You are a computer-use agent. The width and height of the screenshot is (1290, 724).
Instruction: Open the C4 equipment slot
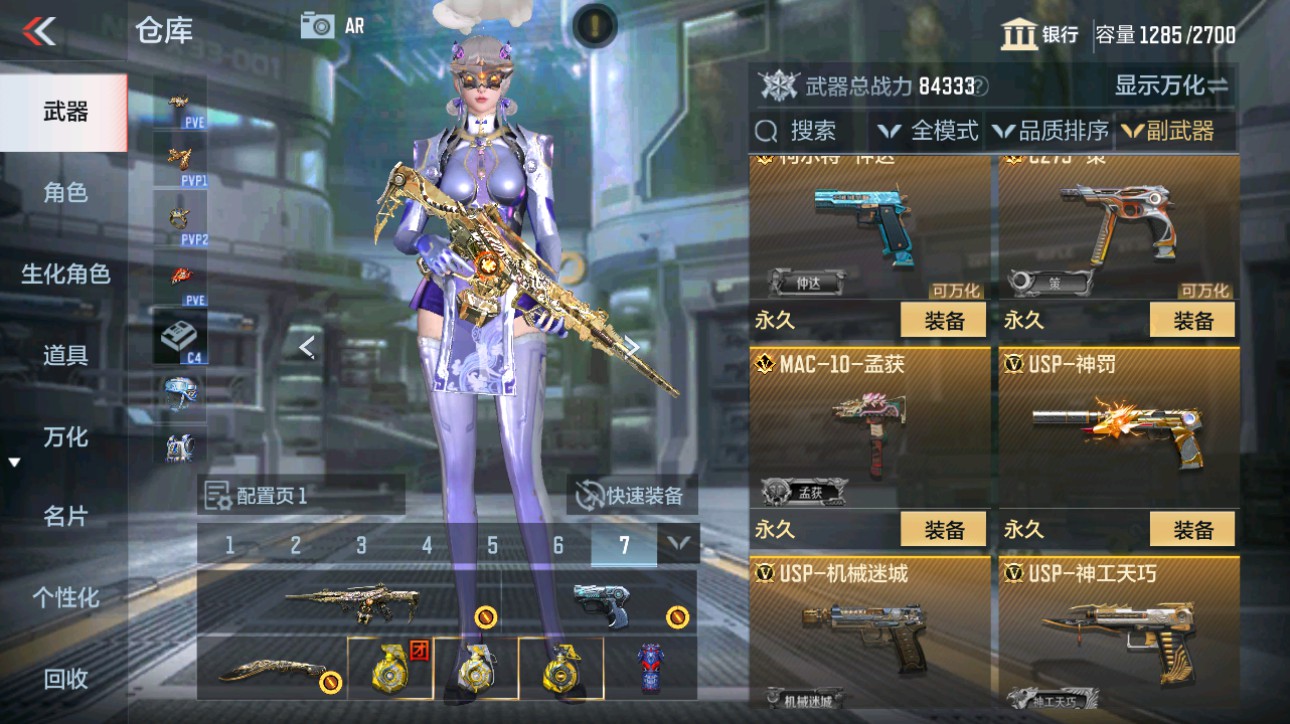178,330
